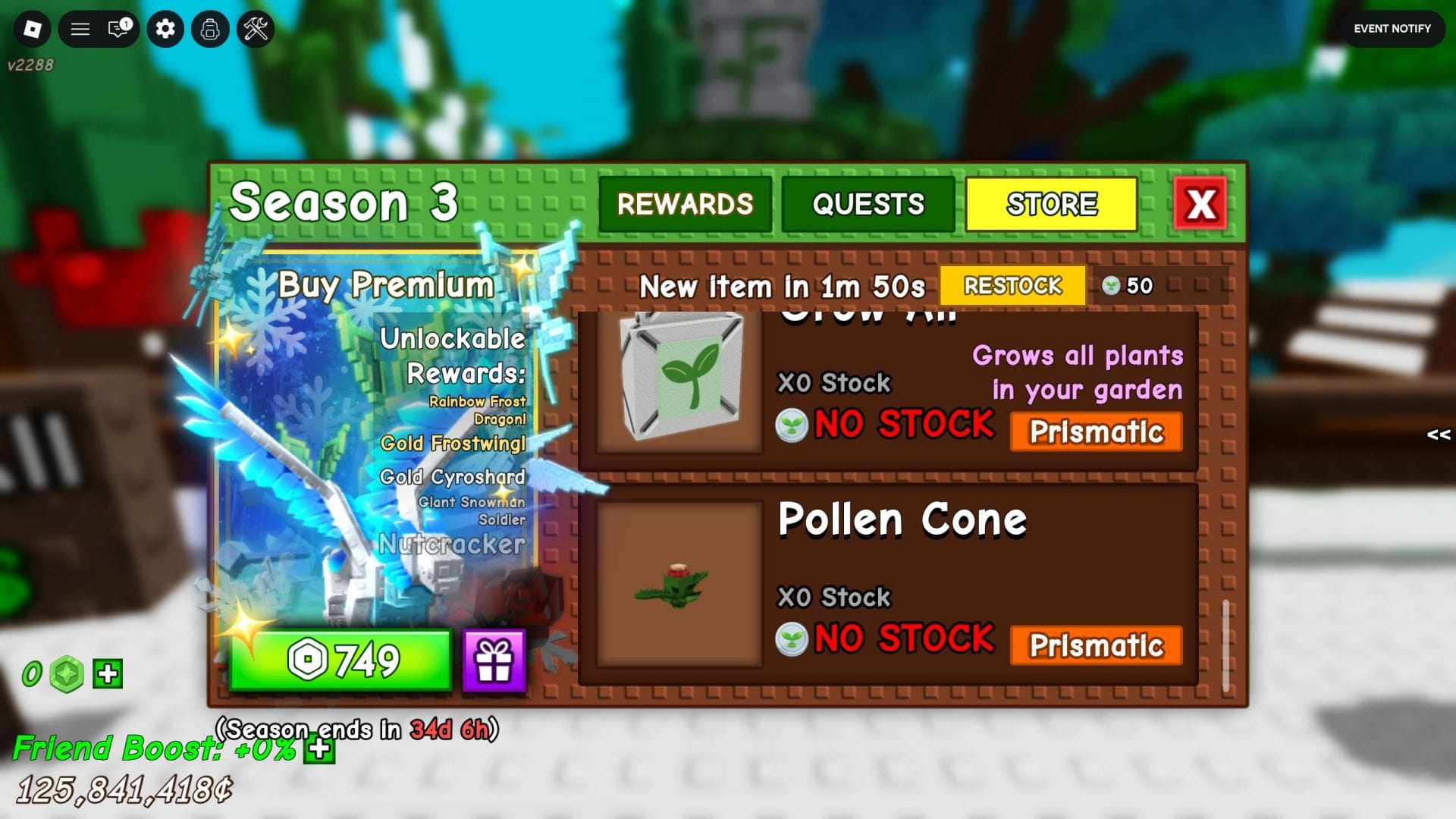
Task: Select the crafting tools icon
Action: pyautogui.click(x=256, y=29)
